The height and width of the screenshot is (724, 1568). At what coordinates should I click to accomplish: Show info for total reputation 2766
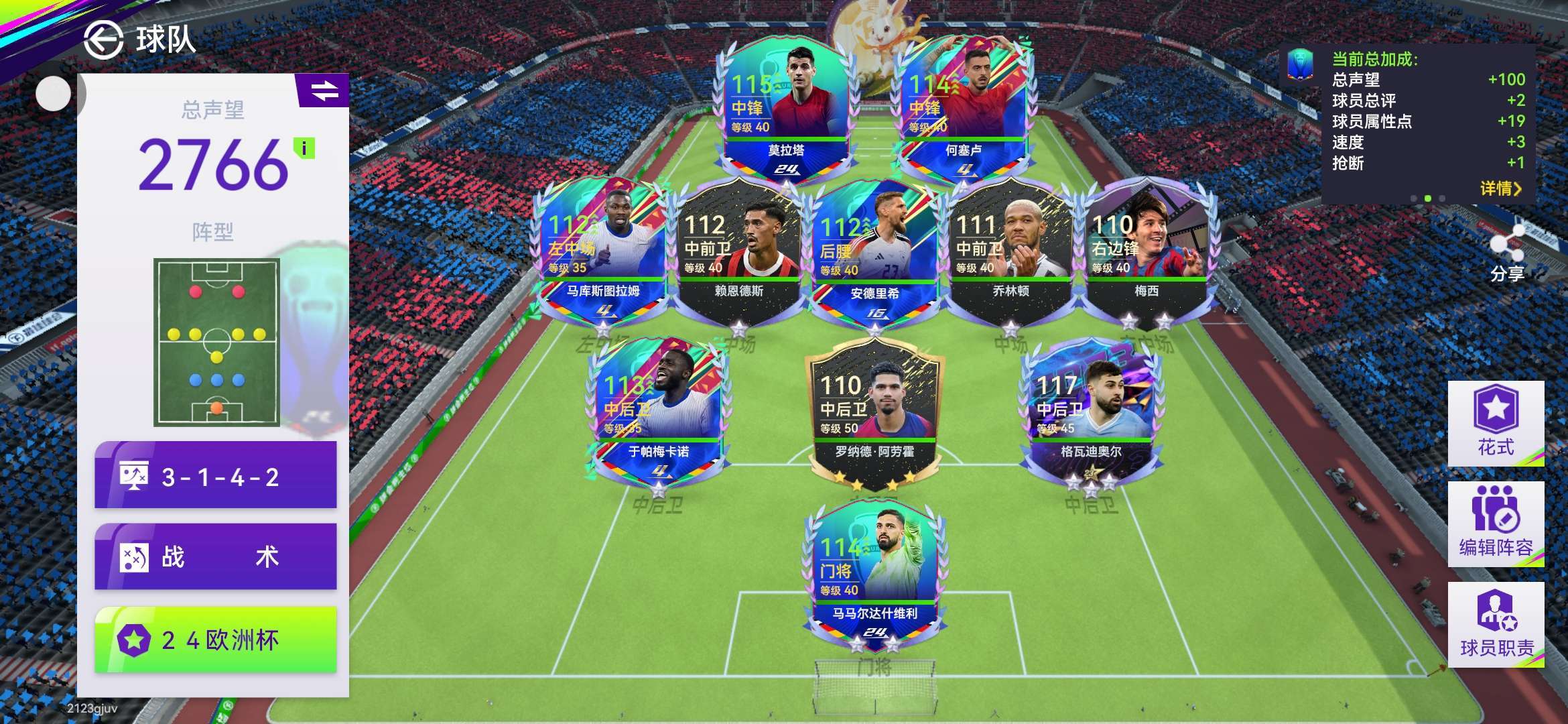(x=304, y=148)
